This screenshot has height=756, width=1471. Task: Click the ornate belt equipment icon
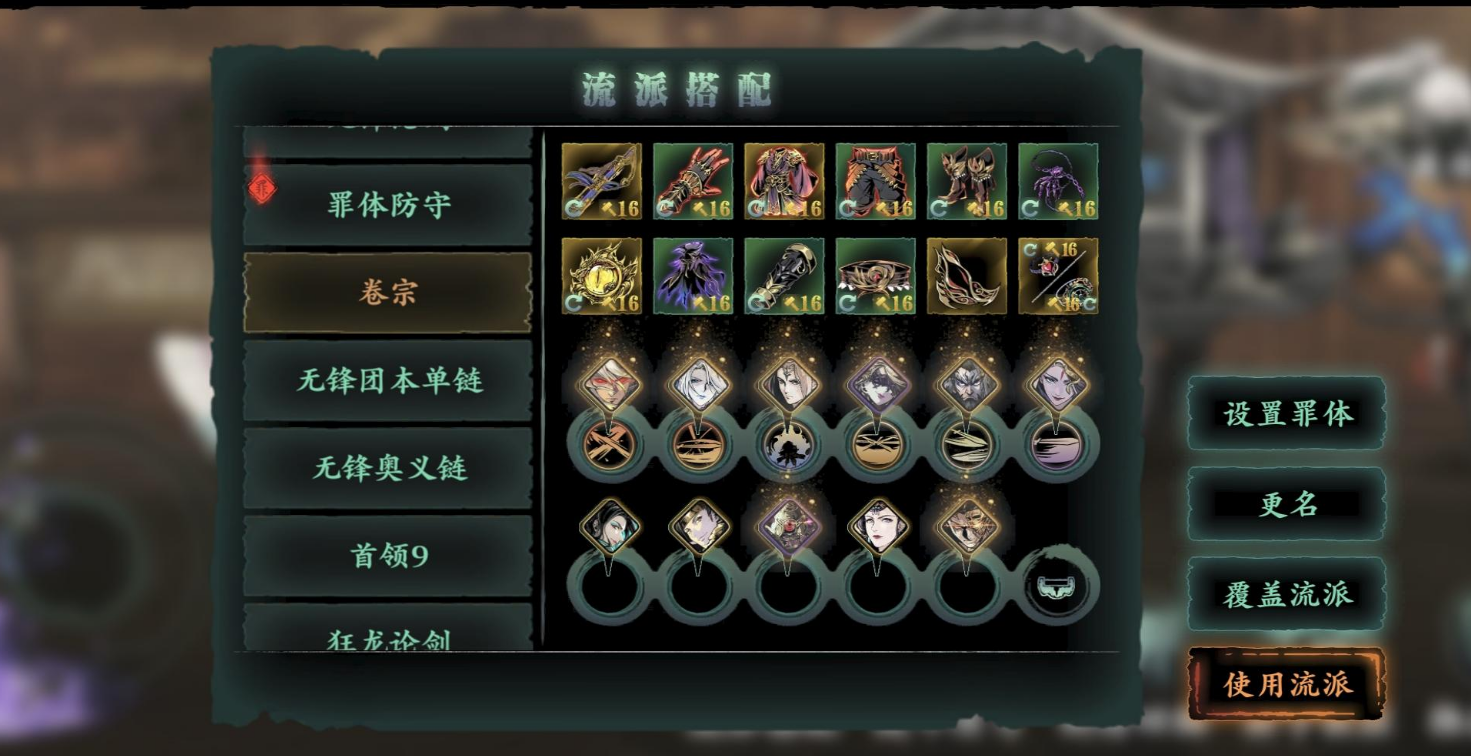pyautogui.click(x=875, y=275)
